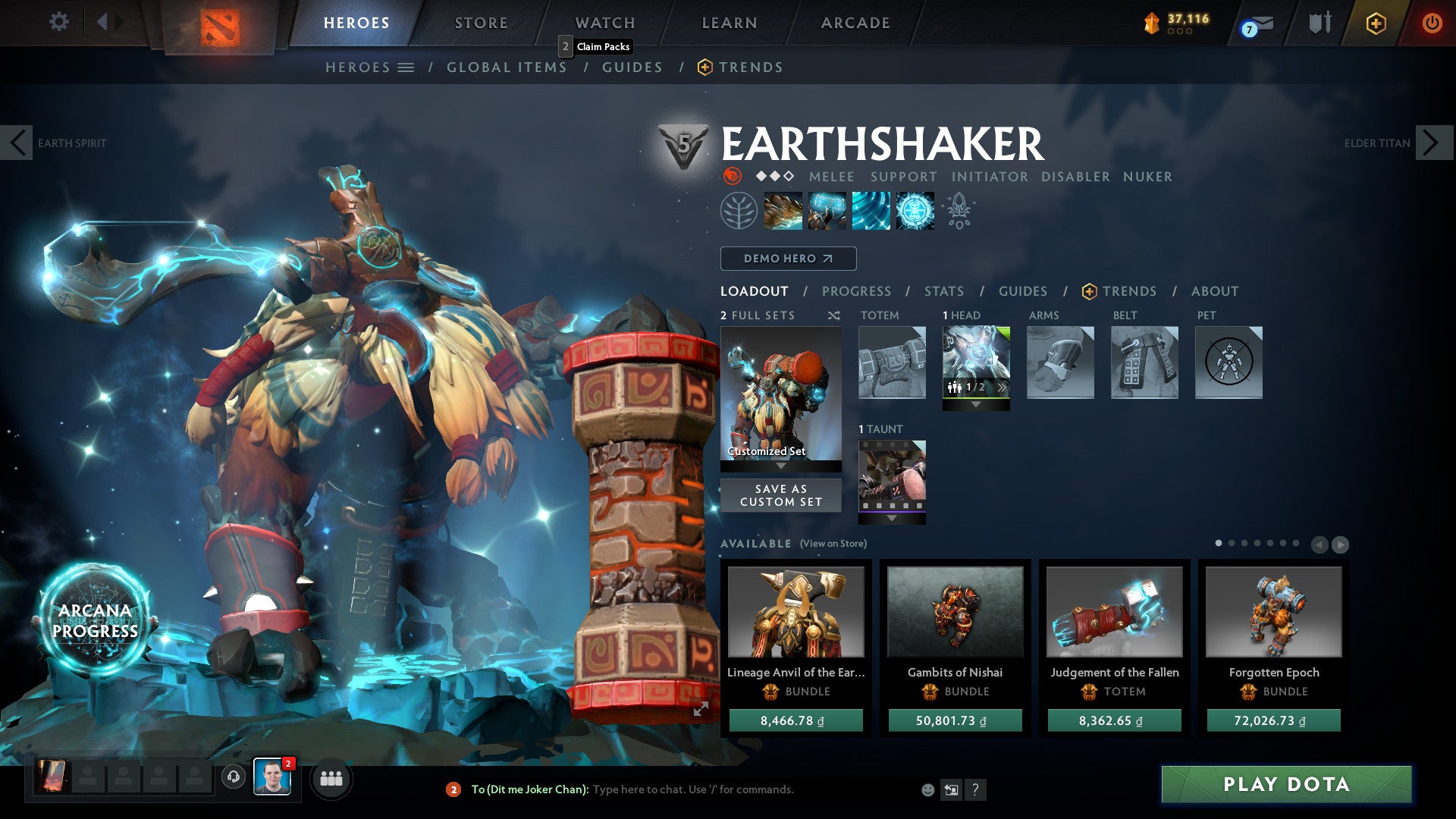The height and width of the screenshot is (819, 1456).
Task: Open the Heroes hamburger menu
Action: [x=406, y=67]
